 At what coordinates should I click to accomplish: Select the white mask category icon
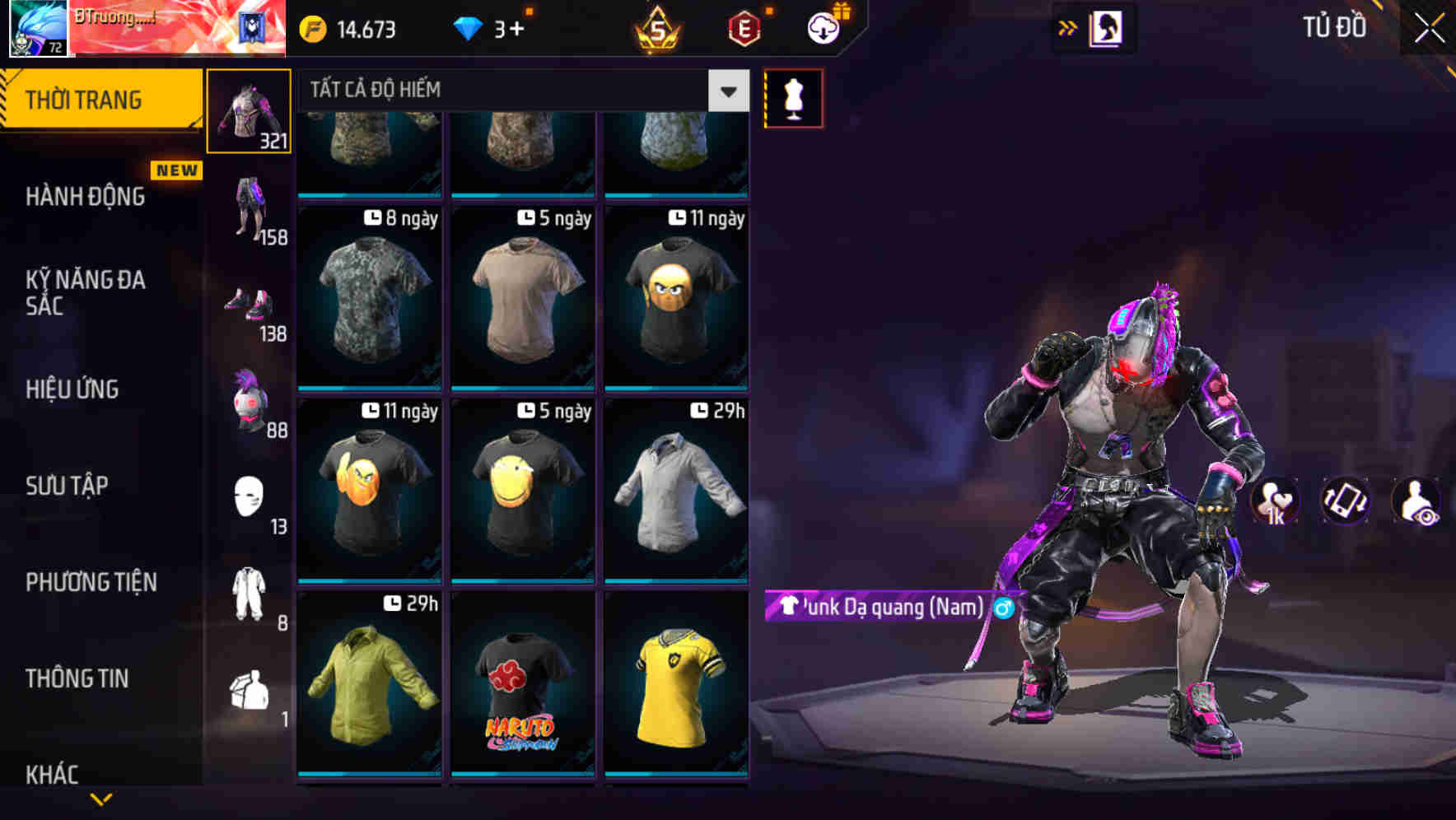pyautogui.click(x=249, y=494)
